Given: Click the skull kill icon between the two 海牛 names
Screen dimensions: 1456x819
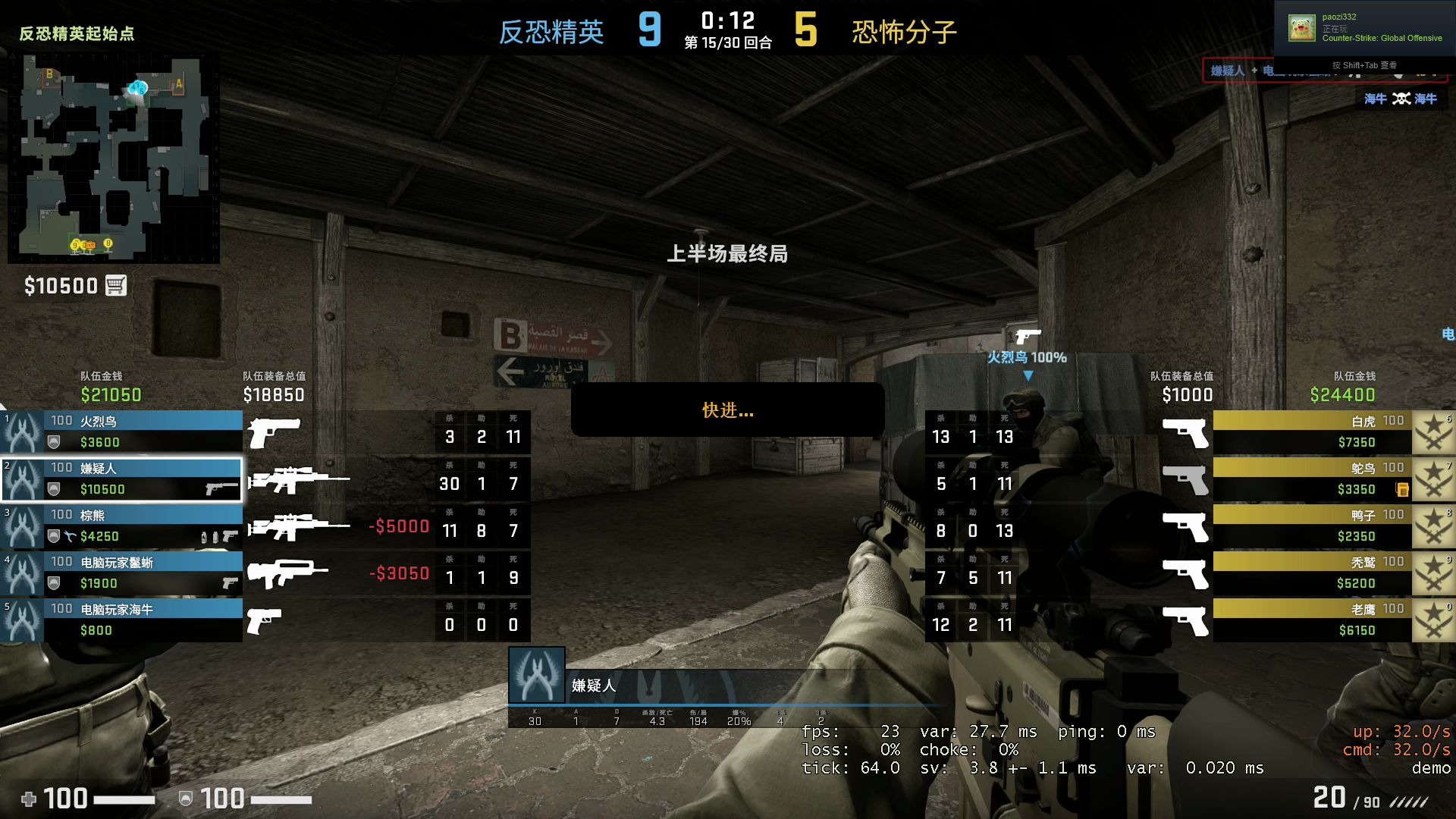Looking at the screenshot, I should click(1401, 99).
